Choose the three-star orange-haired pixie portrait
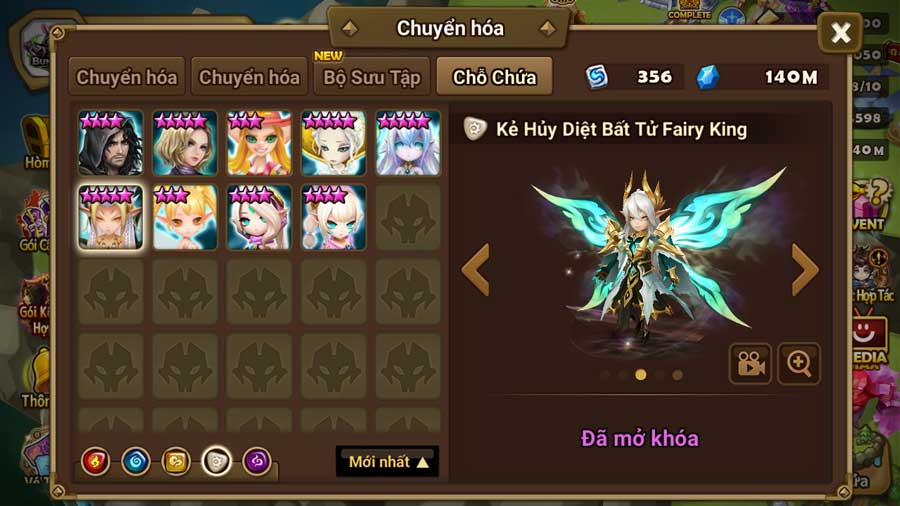900x506 pixels. click(x=184, y=217)
